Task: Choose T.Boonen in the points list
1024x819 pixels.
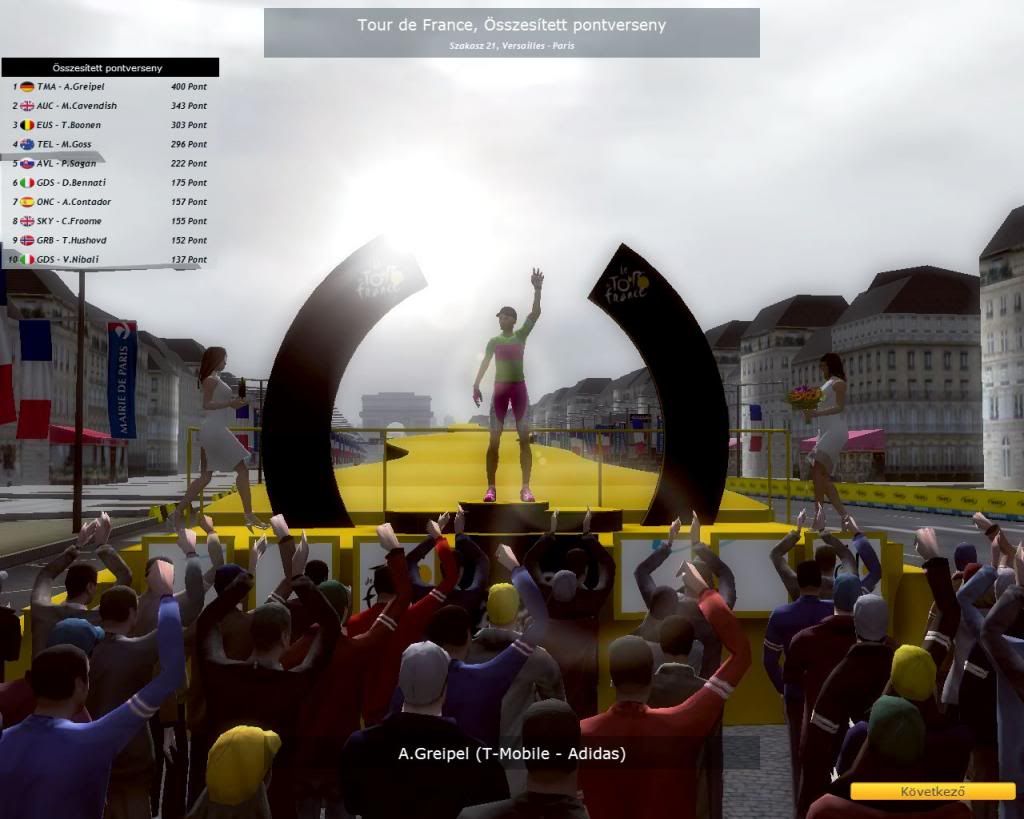Action: point(109,125)
